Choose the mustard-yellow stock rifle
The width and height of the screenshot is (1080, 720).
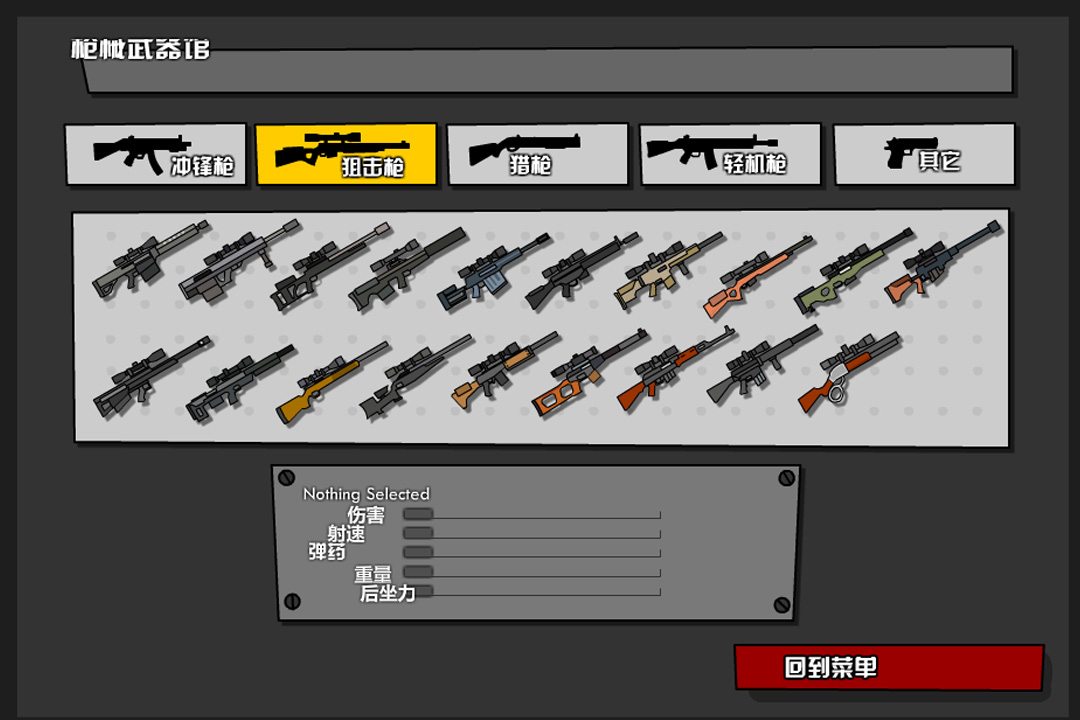tap(330, 382)
